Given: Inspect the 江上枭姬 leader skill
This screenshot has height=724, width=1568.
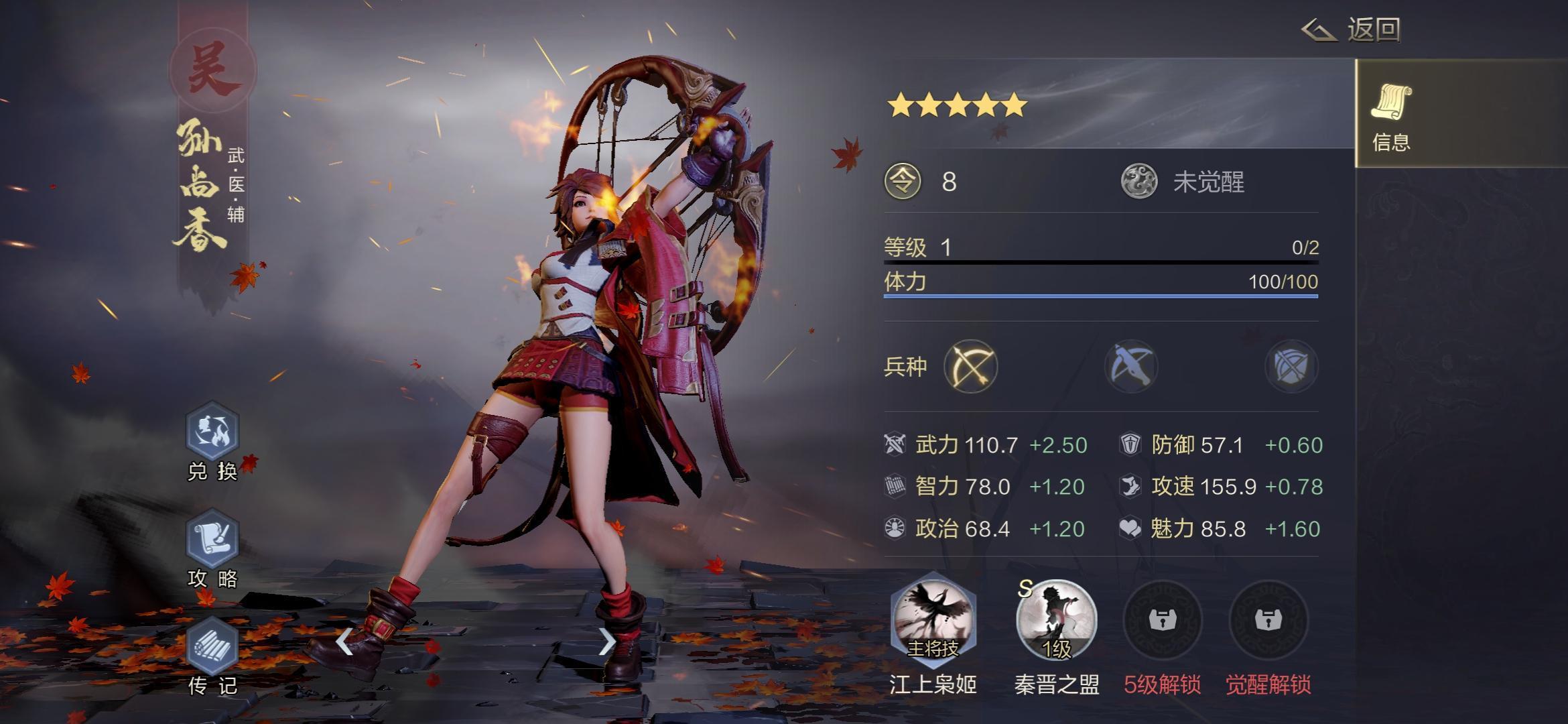Looking at the screenshot, I should click(933, 620).
